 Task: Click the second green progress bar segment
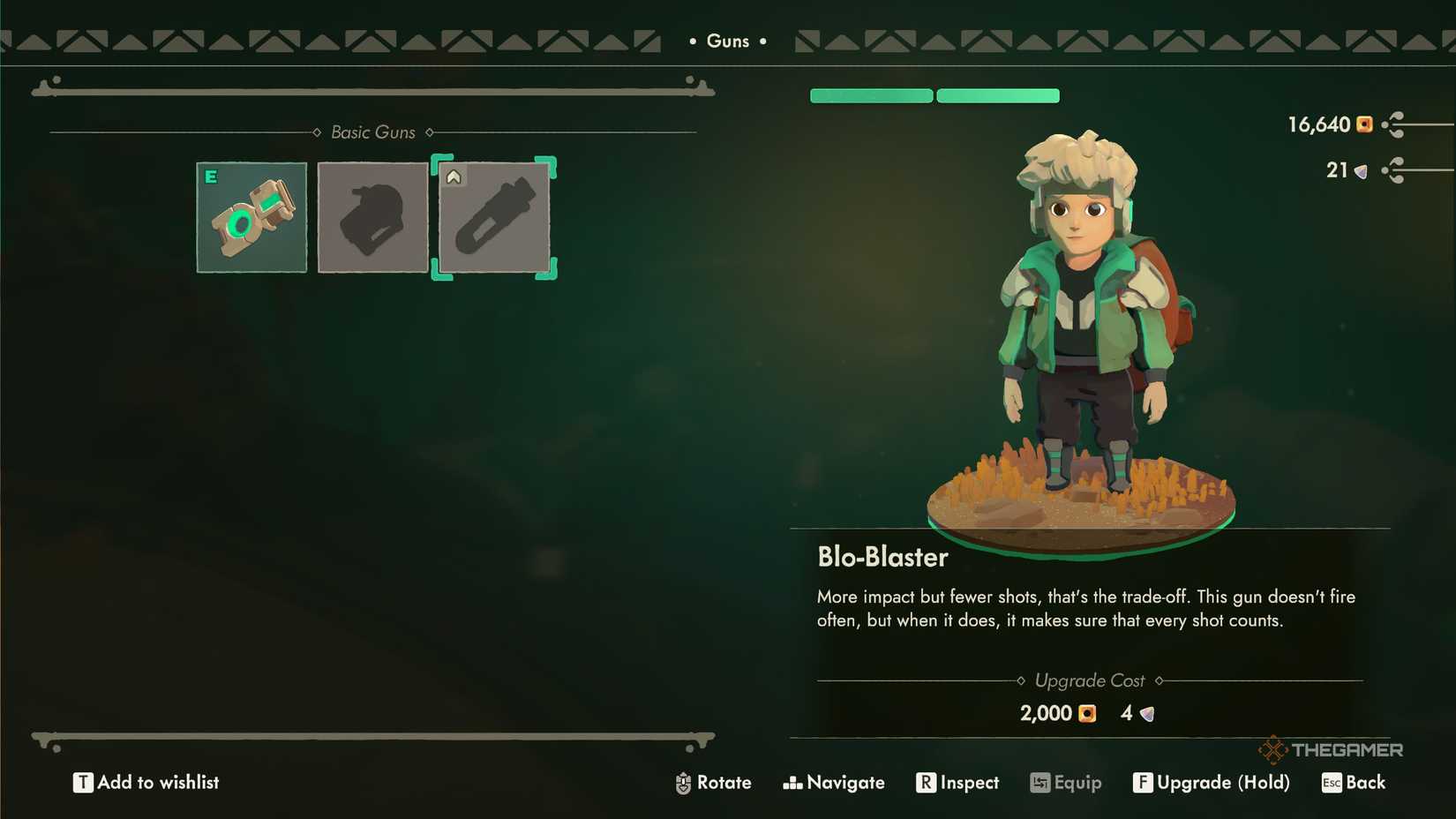click(998, 95)
